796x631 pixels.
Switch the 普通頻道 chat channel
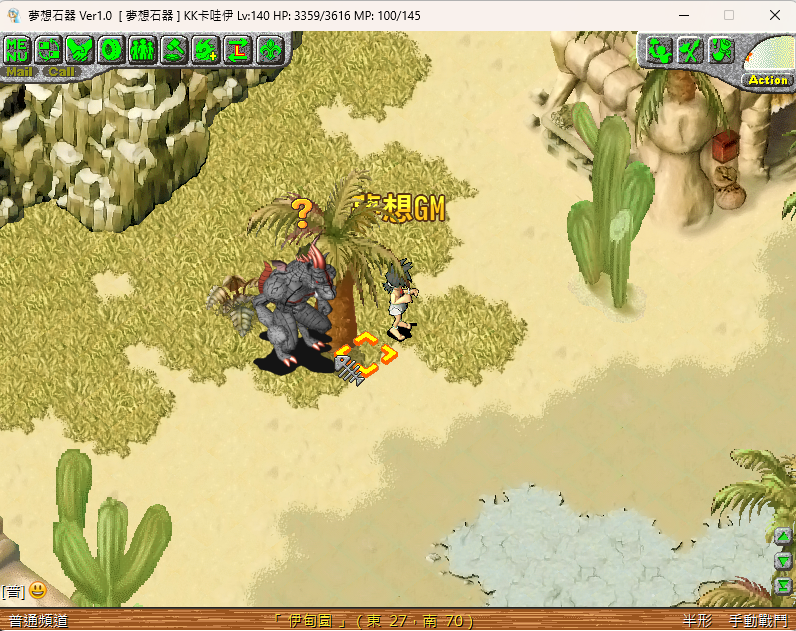(x=38, y=621)
